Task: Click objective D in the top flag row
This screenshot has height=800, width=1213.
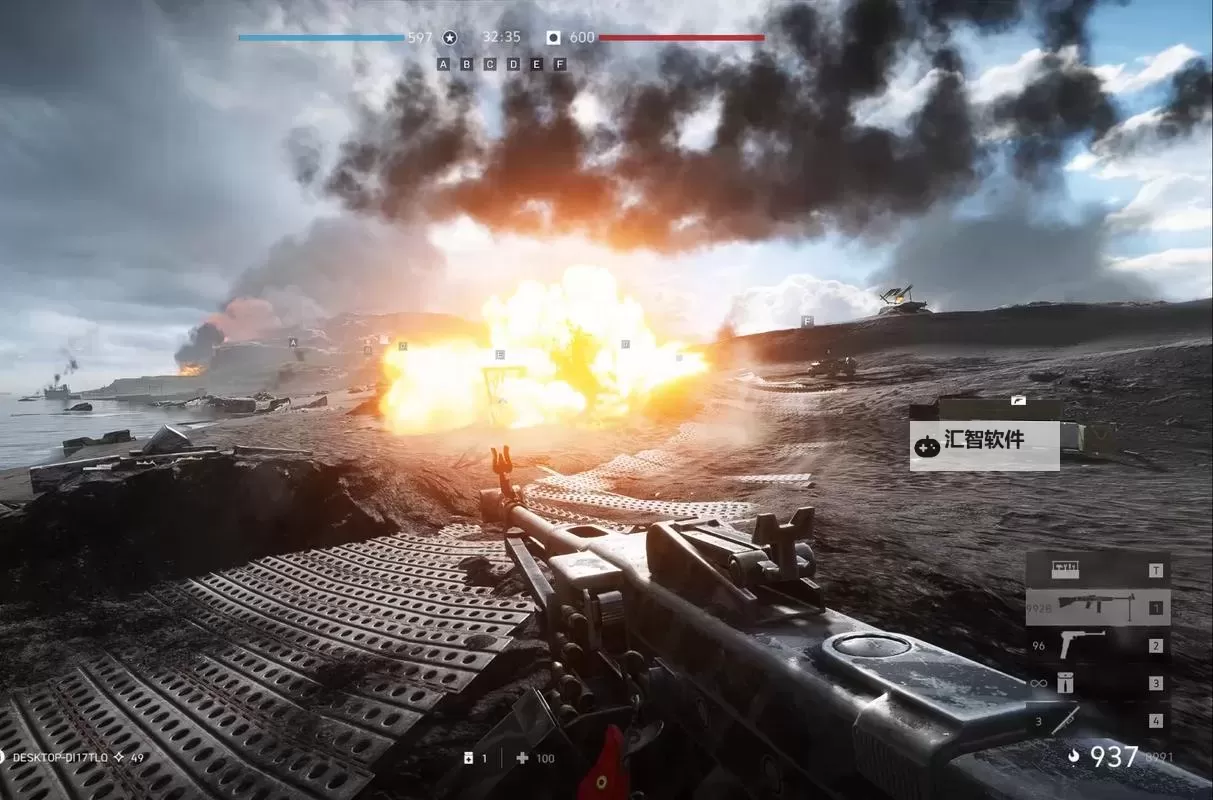Action: [x=514, y=64]
